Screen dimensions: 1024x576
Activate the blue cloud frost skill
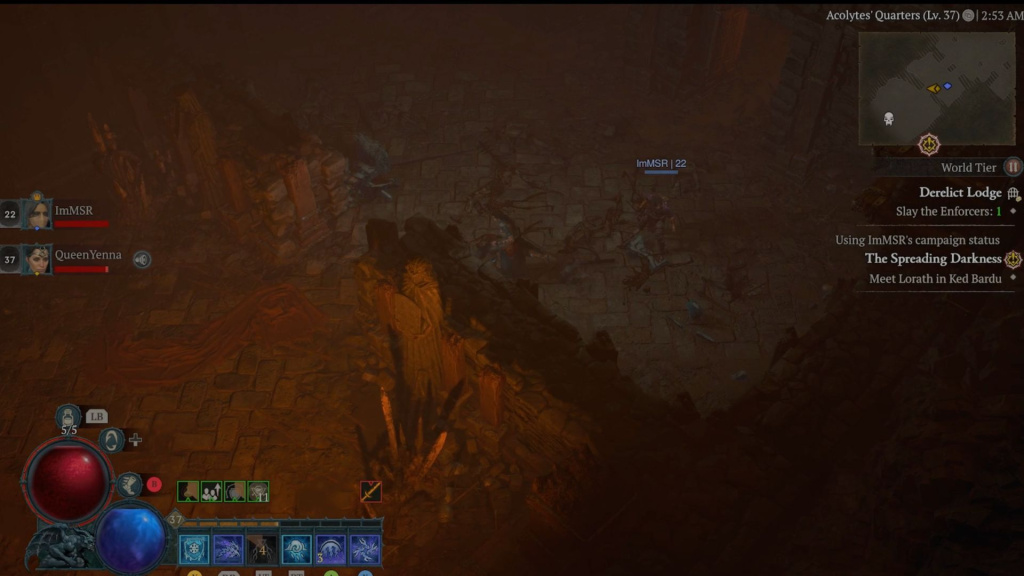[x=296, y=549]
